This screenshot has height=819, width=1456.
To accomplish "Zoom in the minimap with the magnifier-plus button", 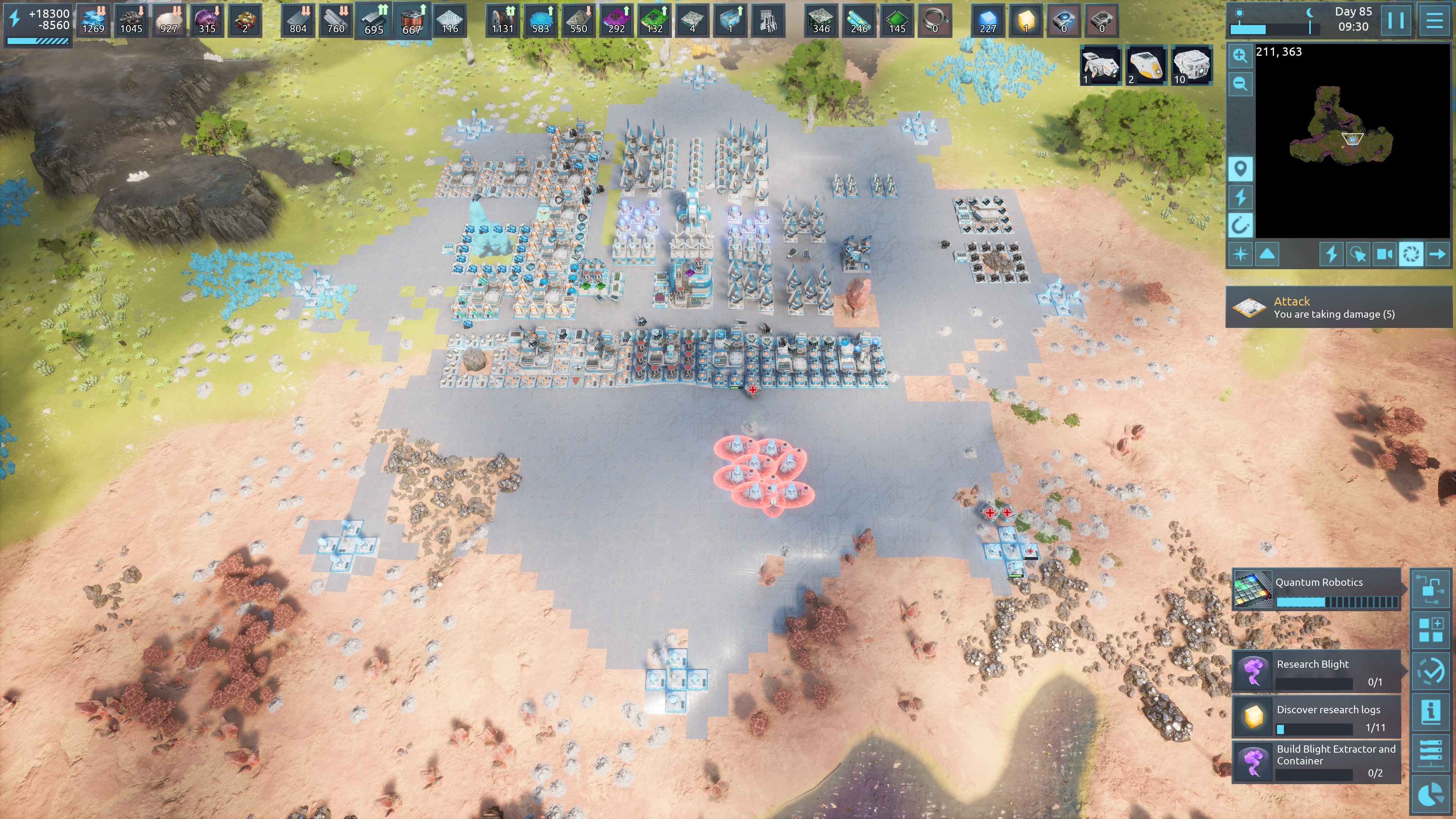I will (1240, 55).
